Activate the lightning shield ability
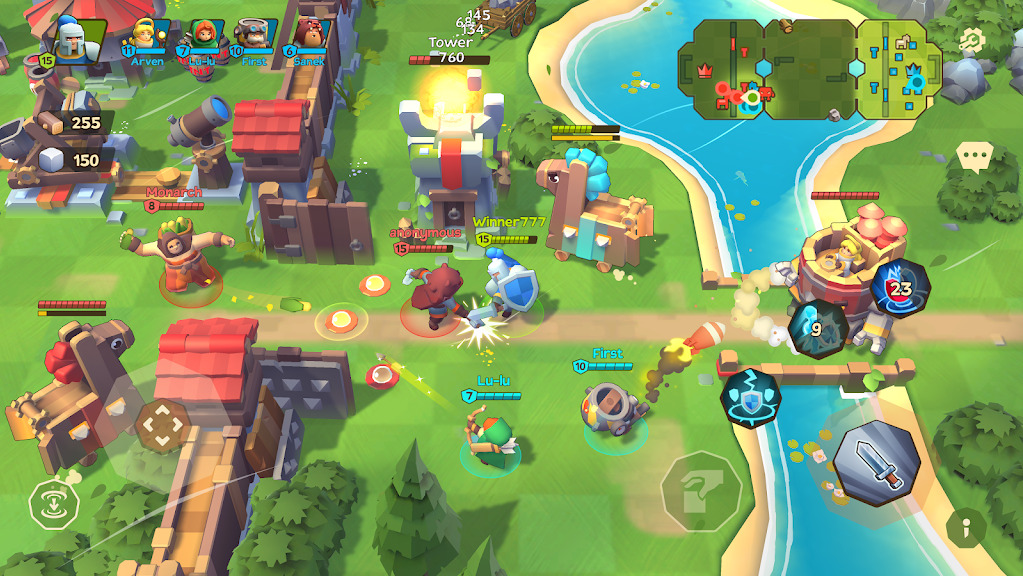 751,398
